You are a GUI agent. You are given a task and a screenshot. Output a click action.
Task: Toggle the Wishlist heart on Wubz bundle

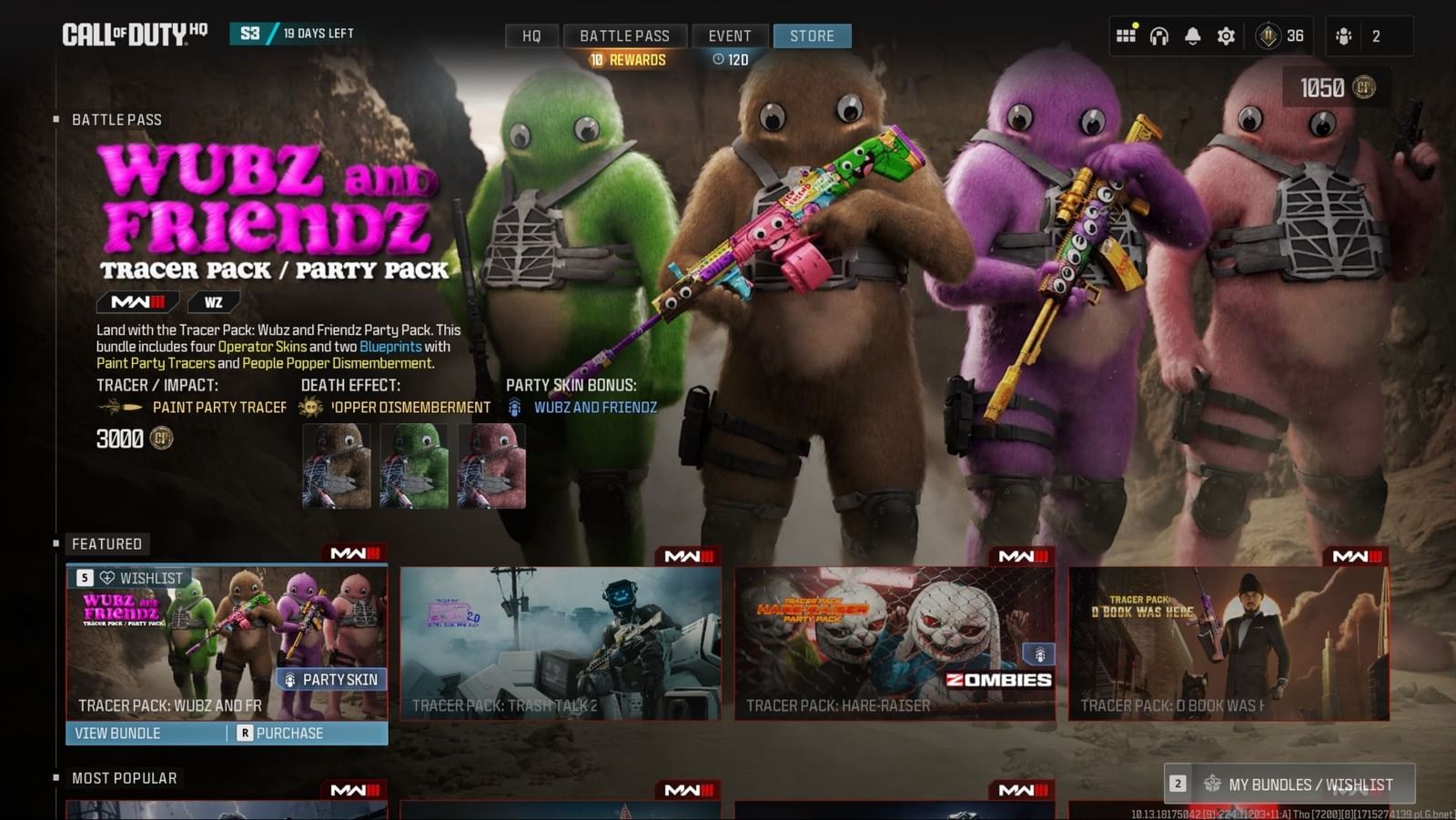(x=106, y=577)
